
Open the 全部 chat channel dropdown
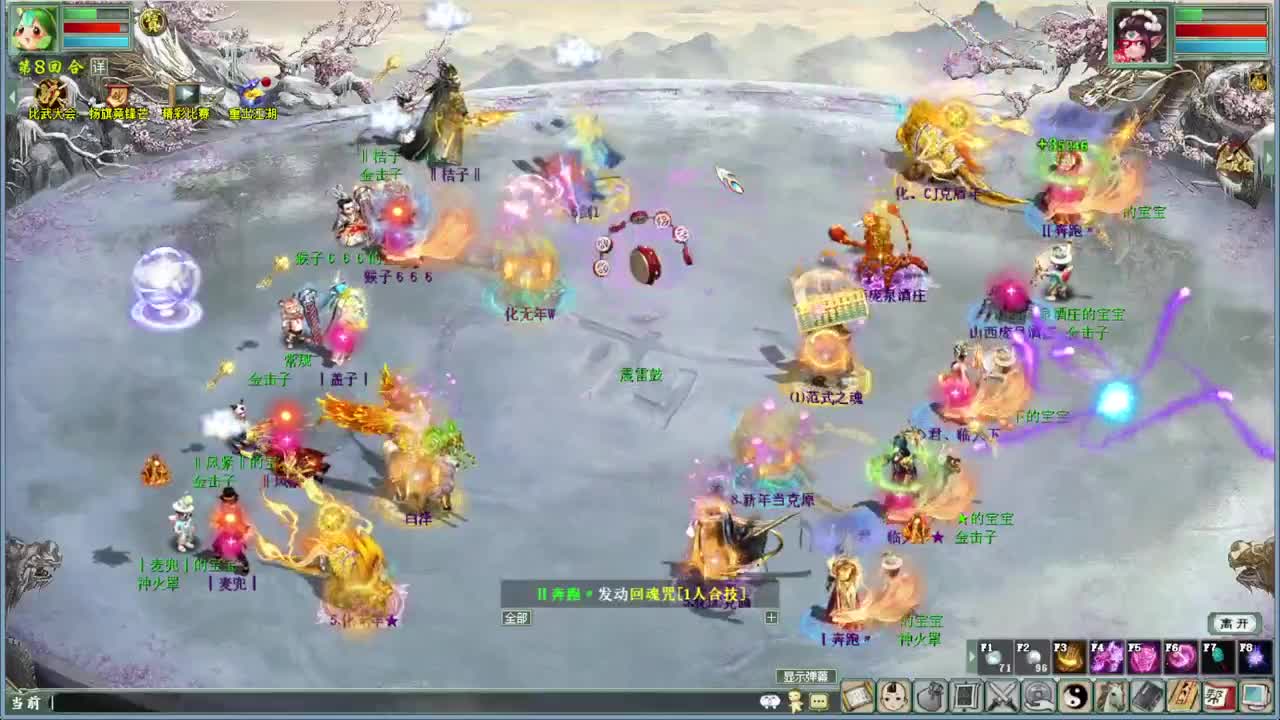point(514,618)
